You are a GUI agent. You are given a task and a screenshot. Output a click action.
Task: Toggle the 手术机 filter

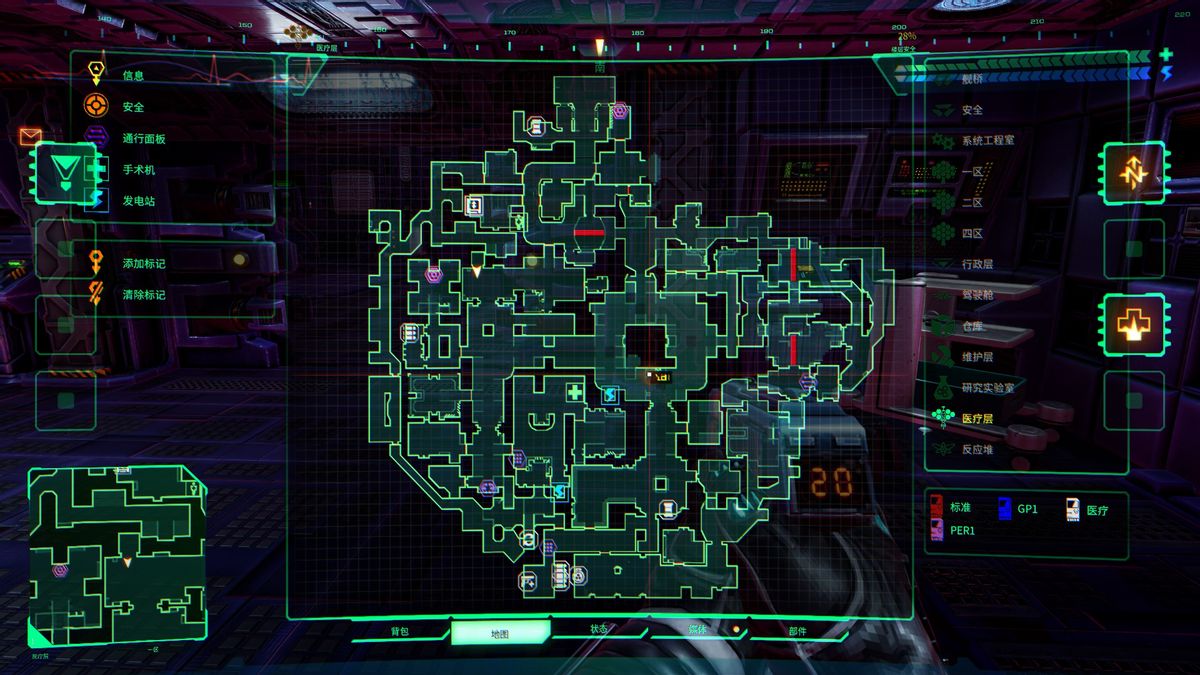pos(138,170)
